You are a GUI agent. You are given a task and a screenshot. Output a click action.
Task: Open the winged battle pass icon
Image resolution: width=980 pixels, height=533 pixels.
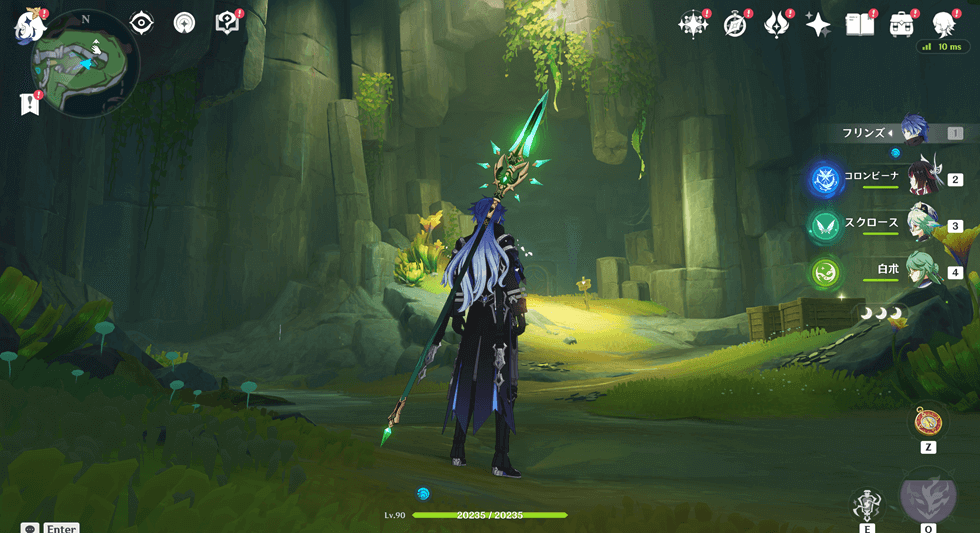pyautogui.click(x=776, y=25)
